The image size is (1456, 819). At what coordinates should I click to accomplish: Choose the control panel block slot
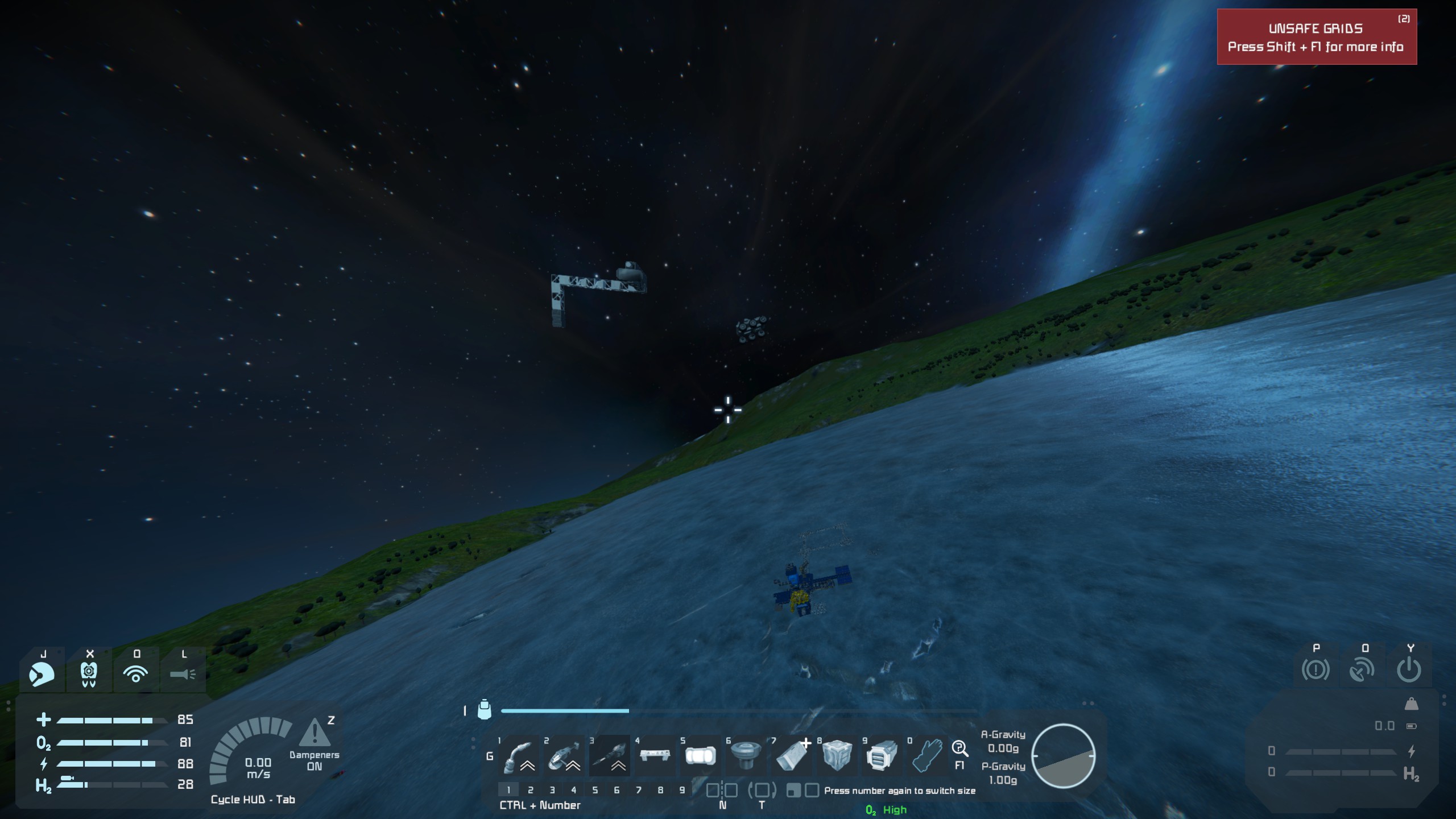[x=655, y=756]
